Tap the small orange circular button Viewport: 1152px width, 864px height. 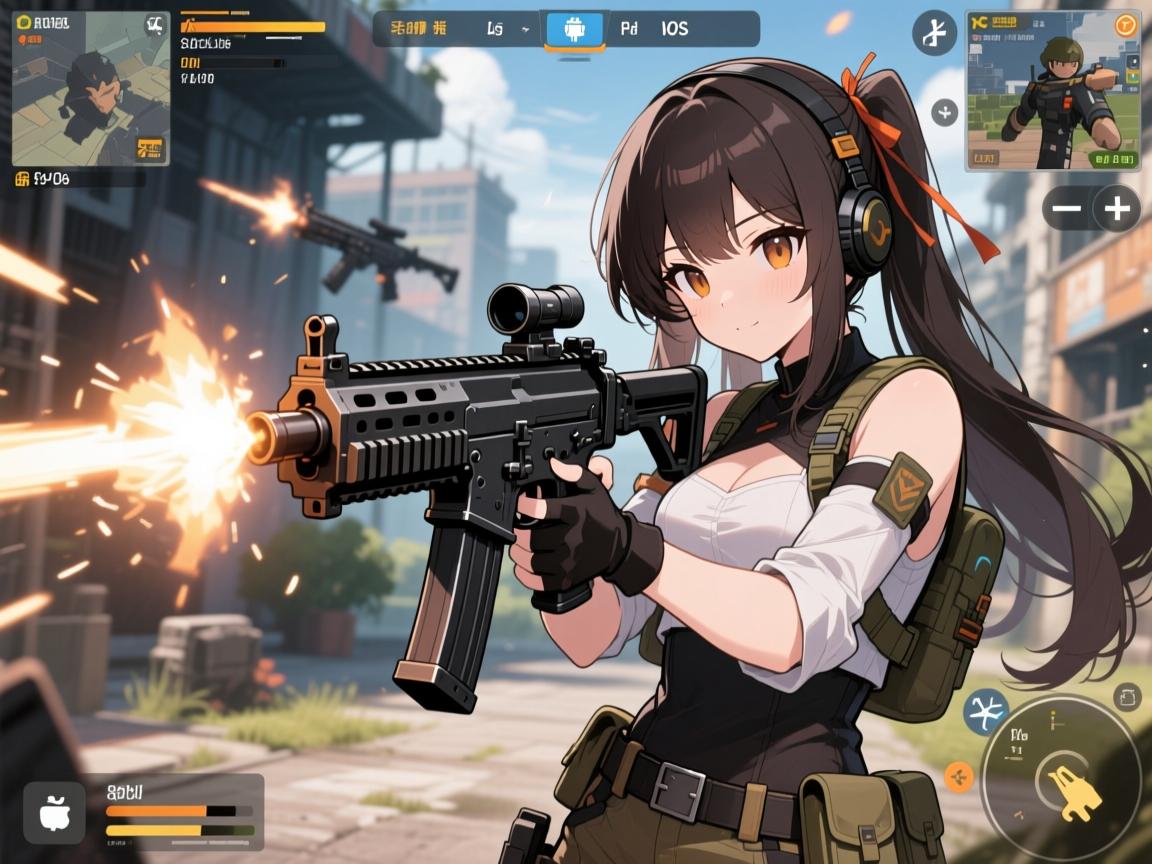[x=959, y=776]
